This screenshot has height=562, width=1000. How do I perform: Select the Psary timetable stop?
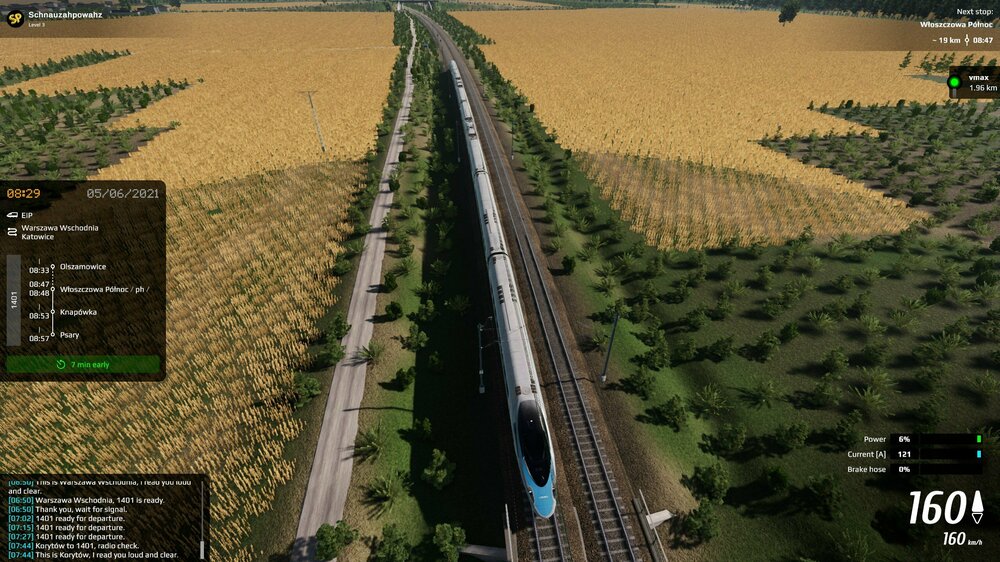tap(70, 335)
